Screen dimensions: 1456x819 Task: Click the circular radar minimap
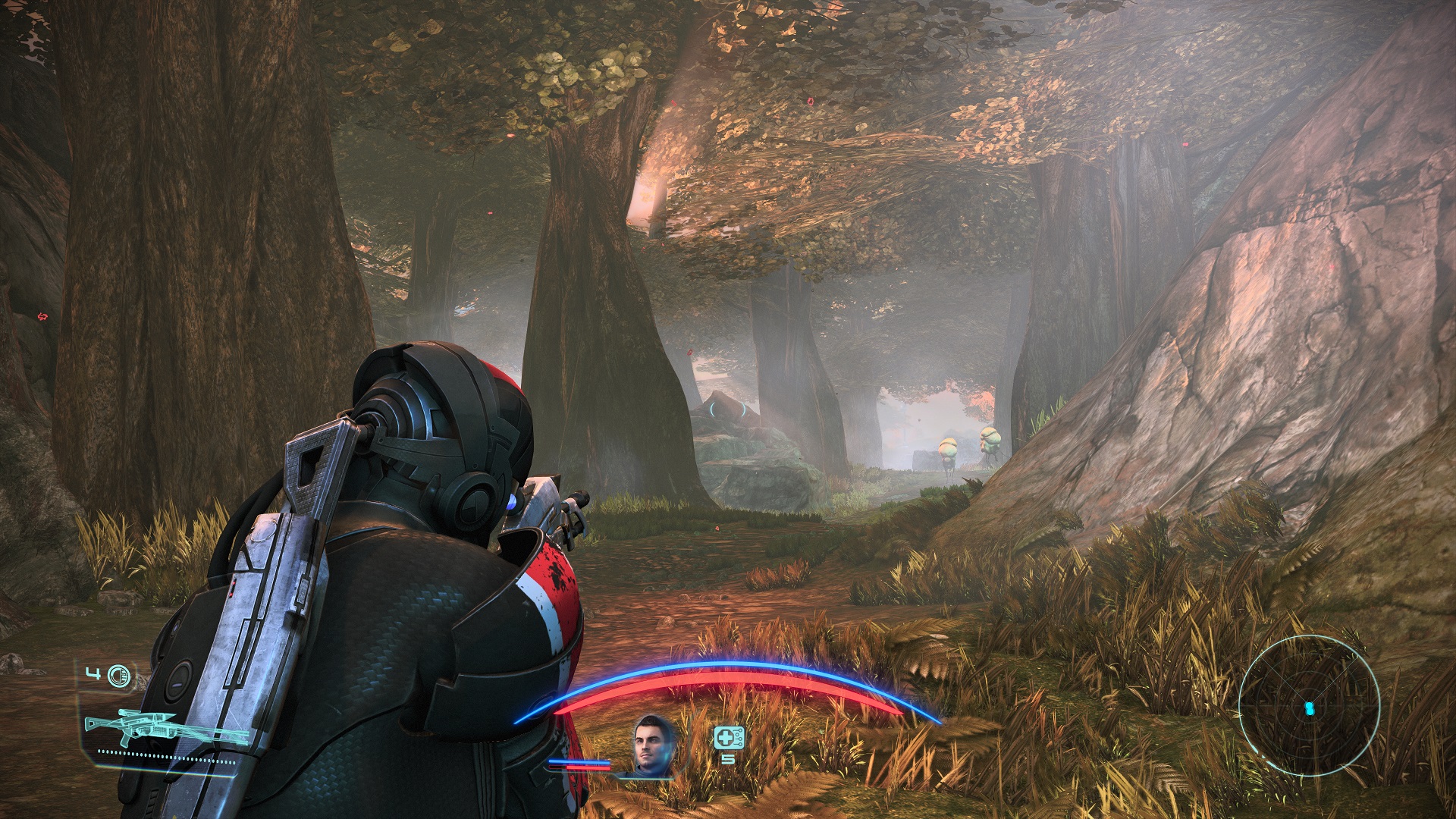pyautogui.click(x=1309, y=707)
